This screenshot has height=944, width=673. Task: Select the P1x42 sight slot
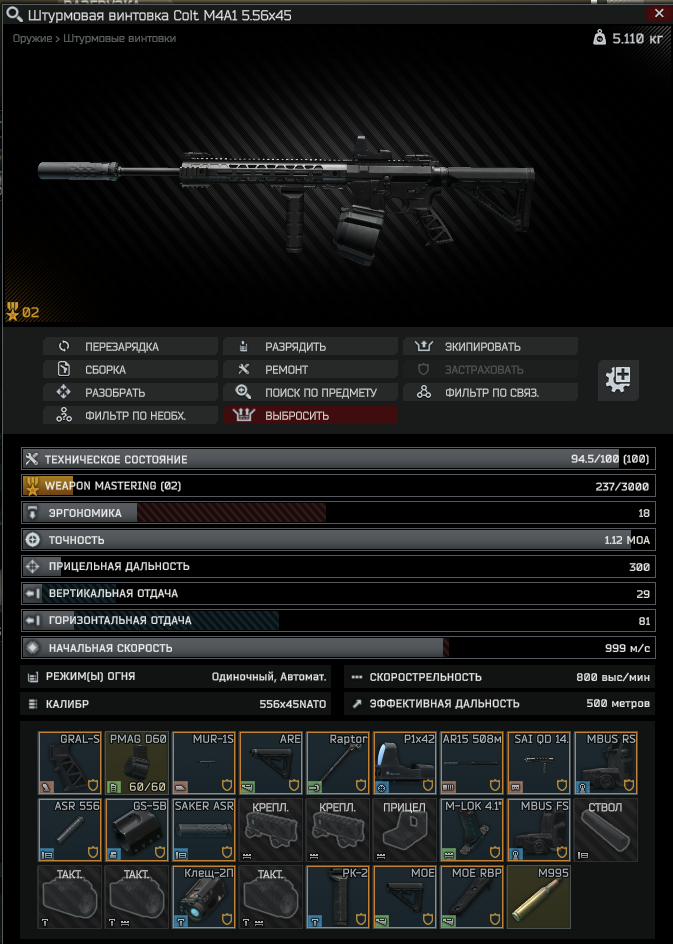405,762
